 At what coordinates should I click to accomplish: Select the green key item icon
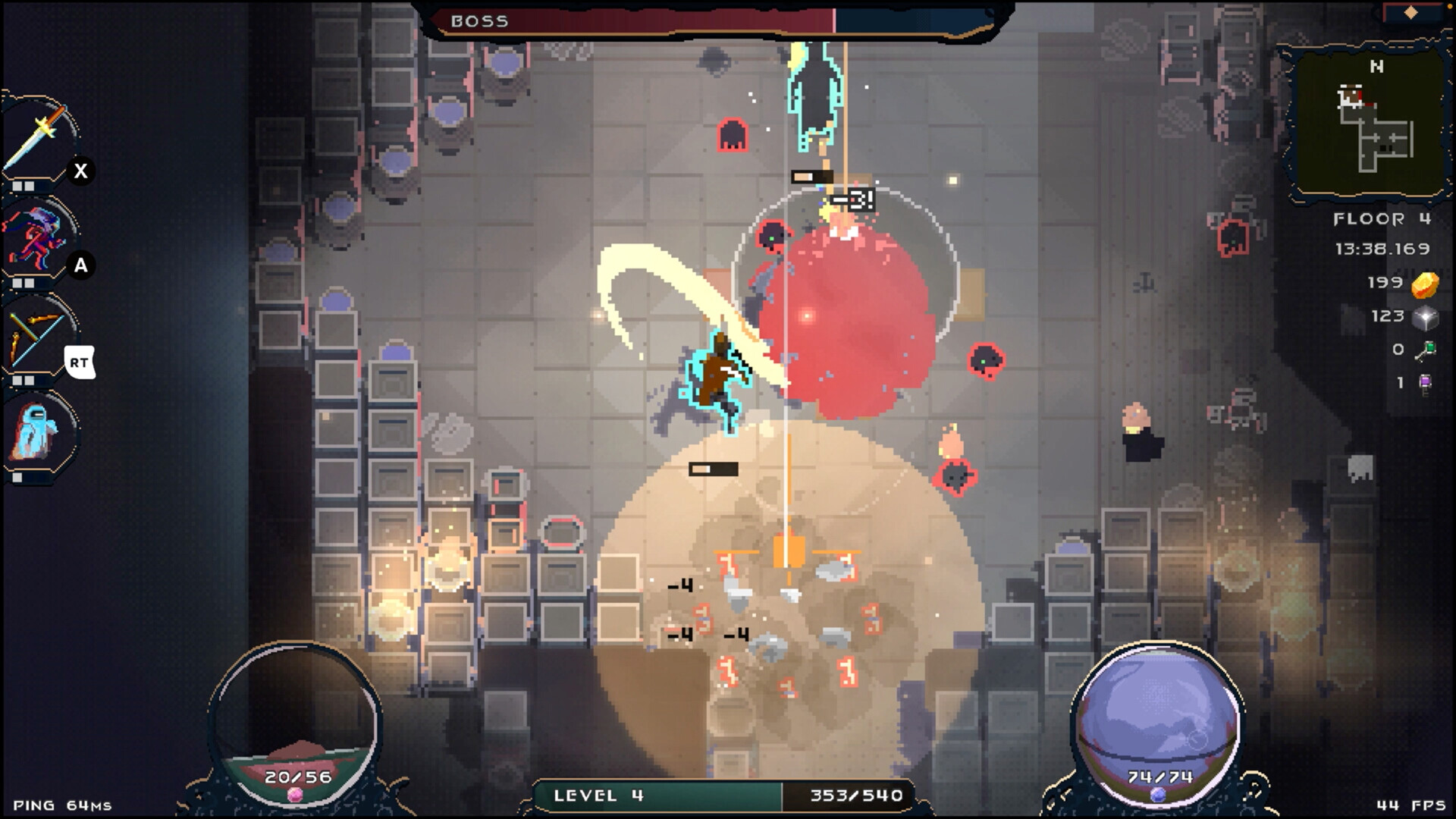(1426, 350)
